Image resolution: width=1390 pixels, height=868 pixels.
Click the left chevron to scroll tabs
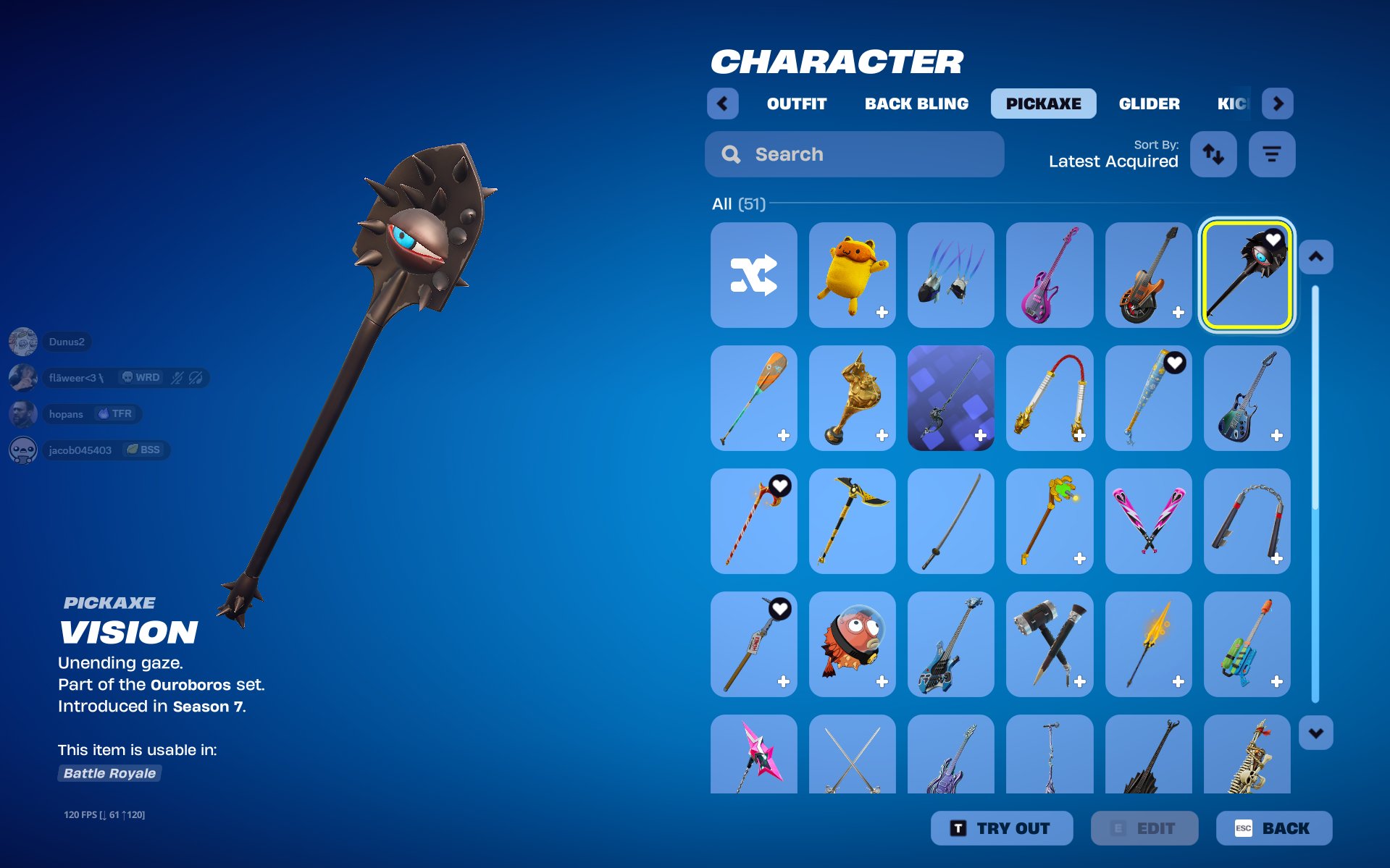coord(723,104)
